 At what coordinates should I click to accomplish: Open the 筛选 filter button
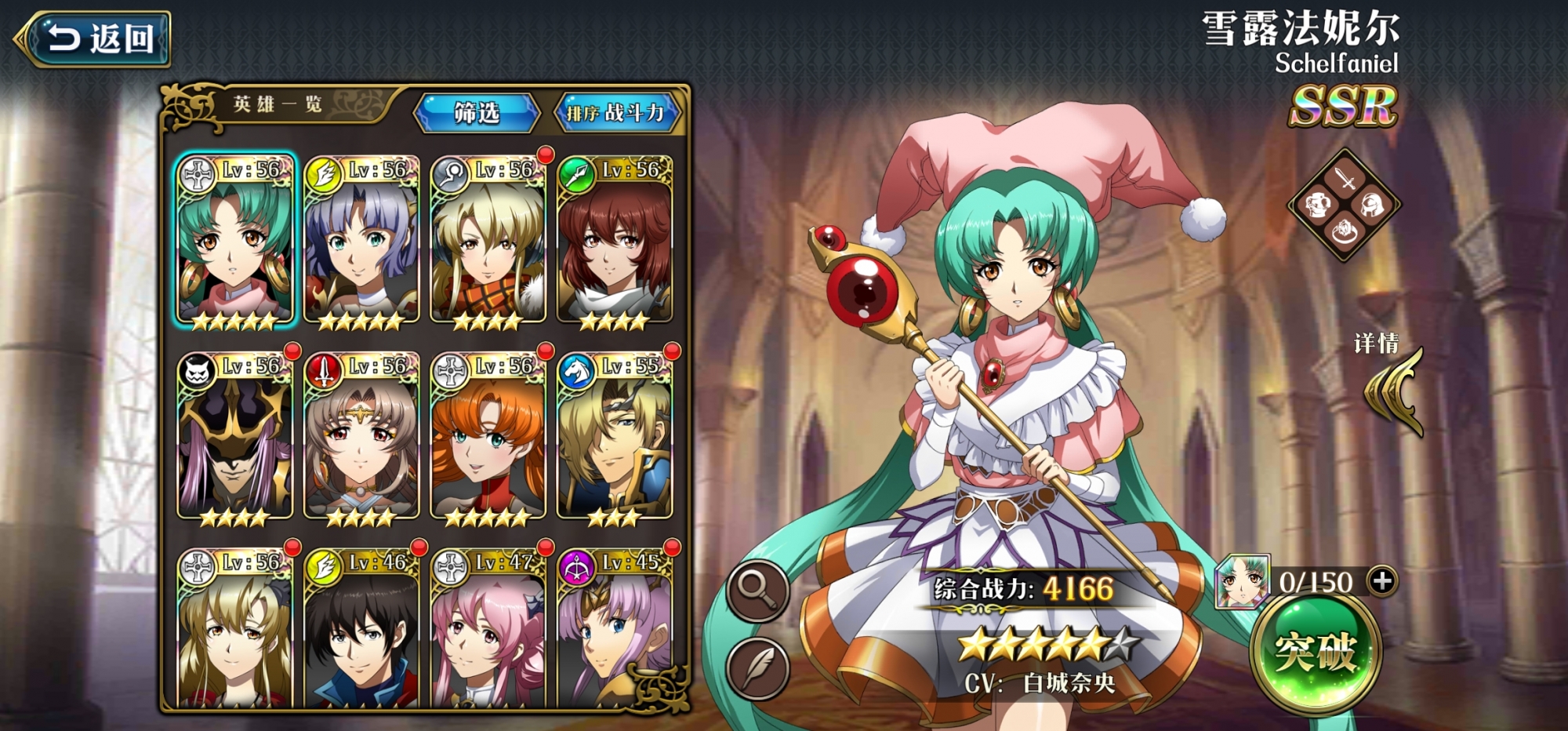click(477, 113)
